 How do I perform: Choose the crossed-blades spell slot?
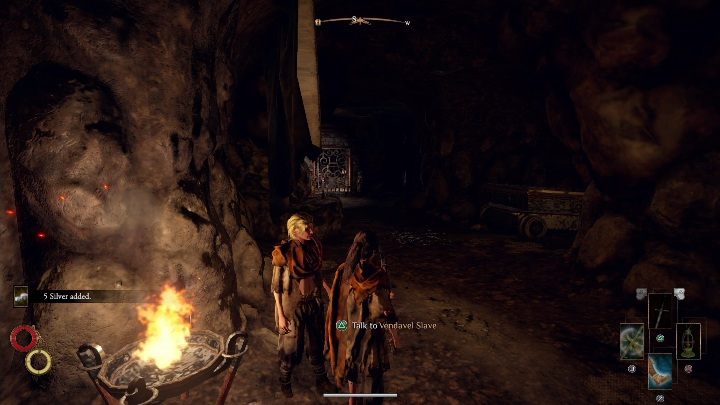pos(633,341)
